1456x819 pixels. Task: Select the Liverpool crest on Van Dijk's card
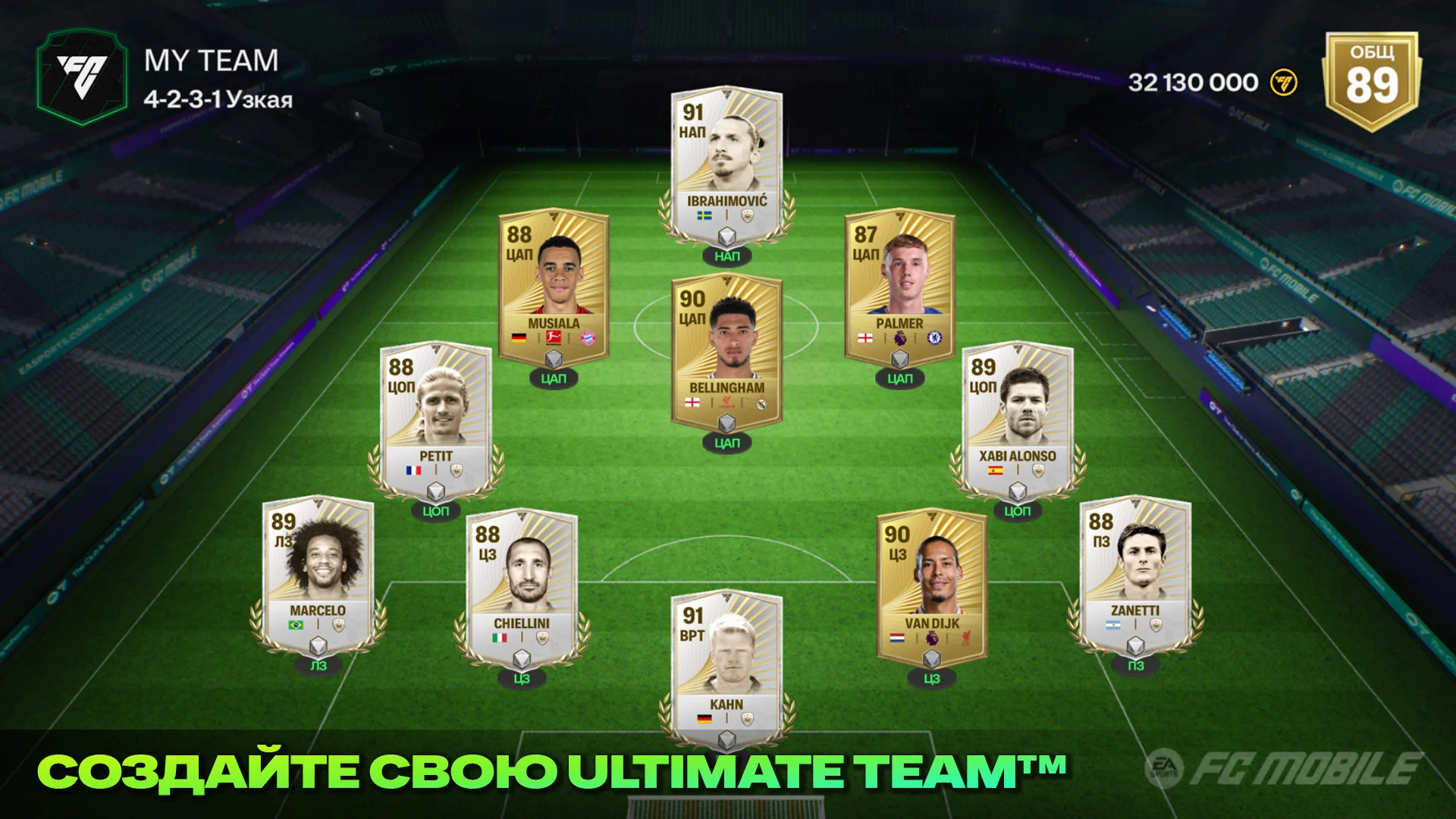click(967, 638)
